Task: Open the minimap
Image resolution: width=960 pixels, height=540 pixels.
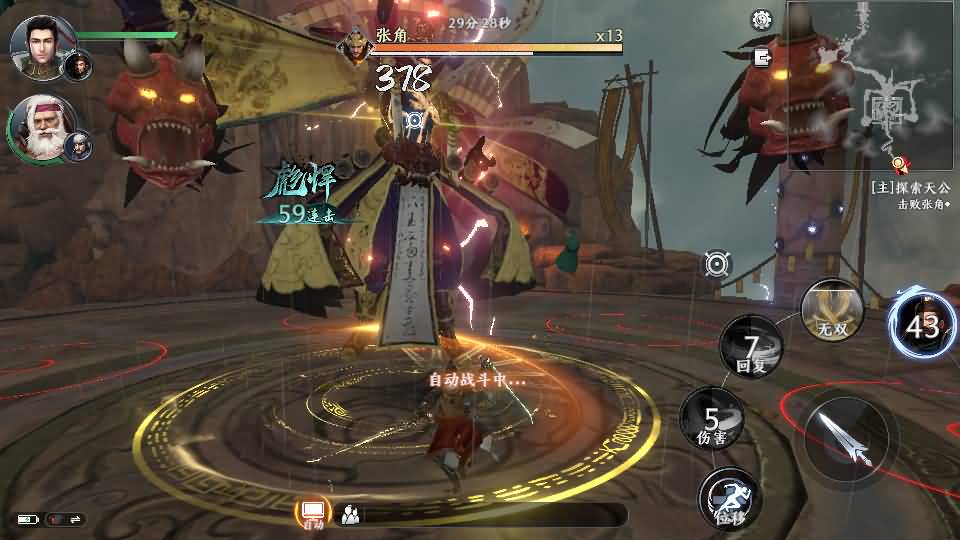Action: coord(869,84)
